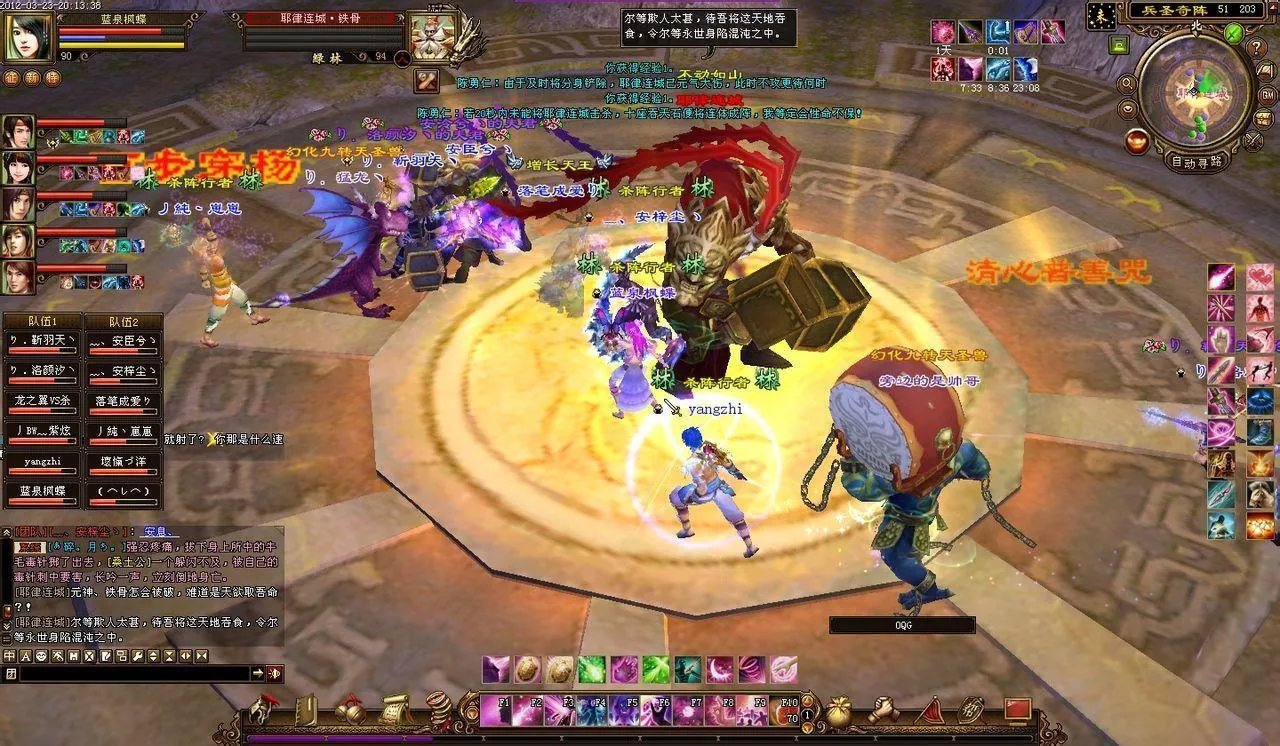Open the book icon in the bottom menu
This screenshot has width=1280, height=746.
304,710
